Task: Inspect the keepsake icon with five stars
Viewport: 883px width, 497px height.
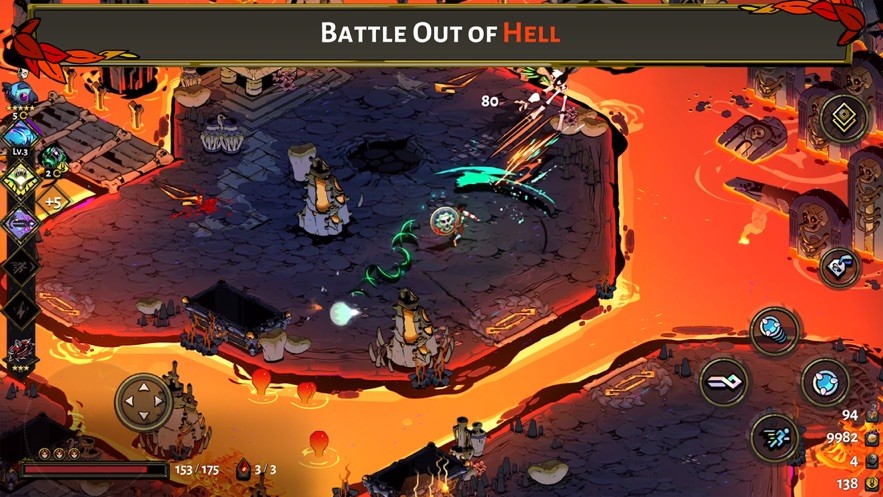Action: [x=20, y=95]
